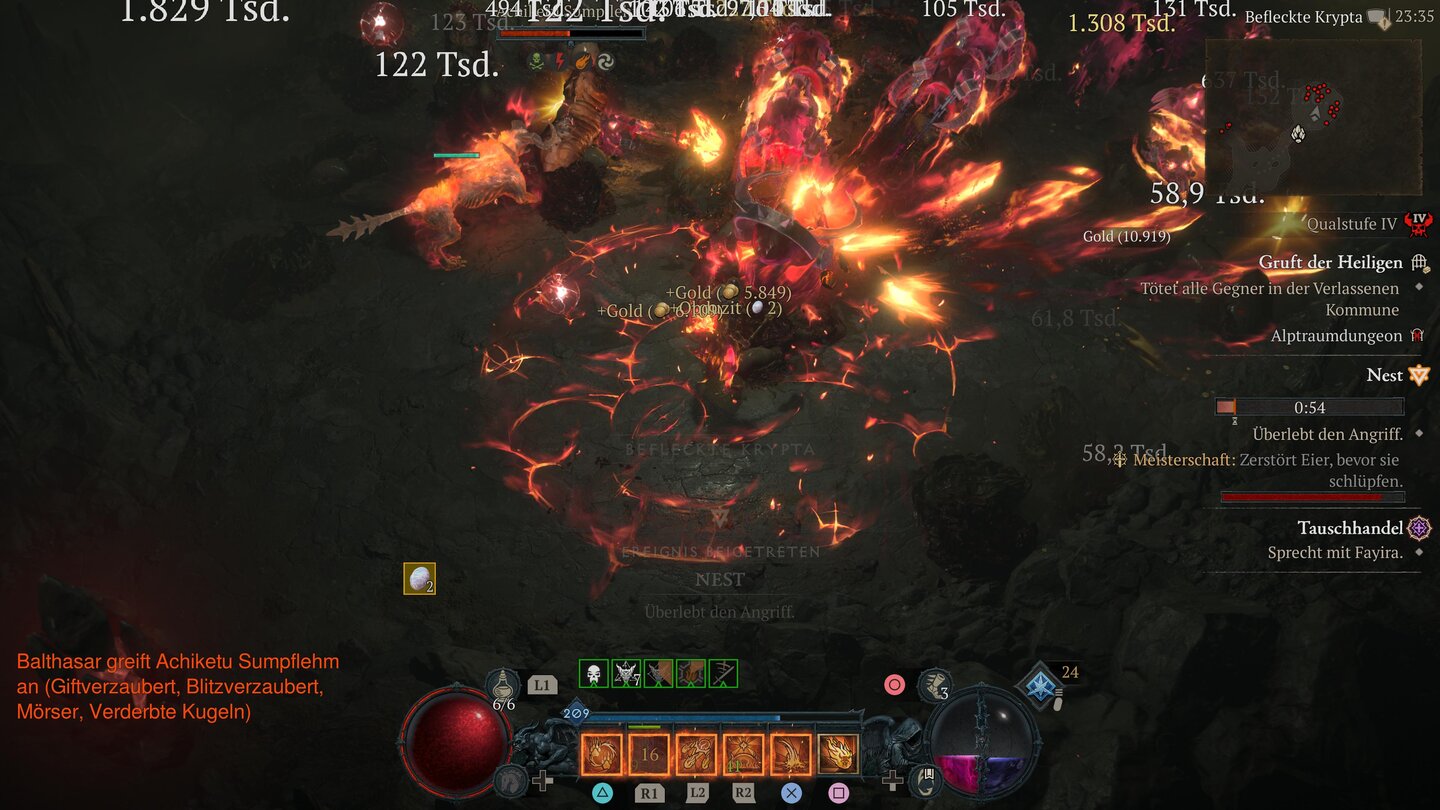
Task: Select the Tauschhandel quest entry
Action: [x=1350, y=528]
